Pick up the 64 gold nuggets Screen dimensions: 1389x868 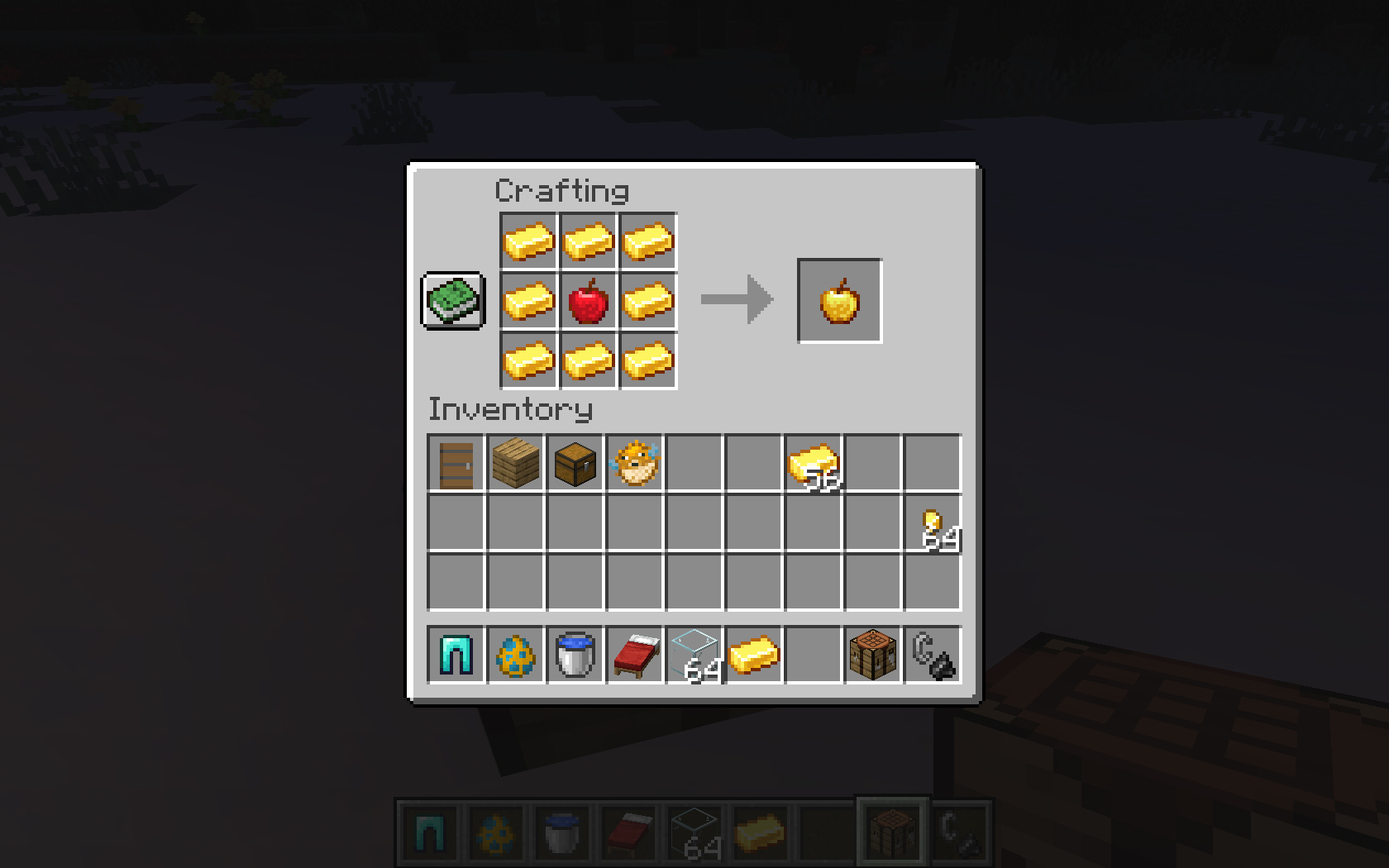(933, 523)
